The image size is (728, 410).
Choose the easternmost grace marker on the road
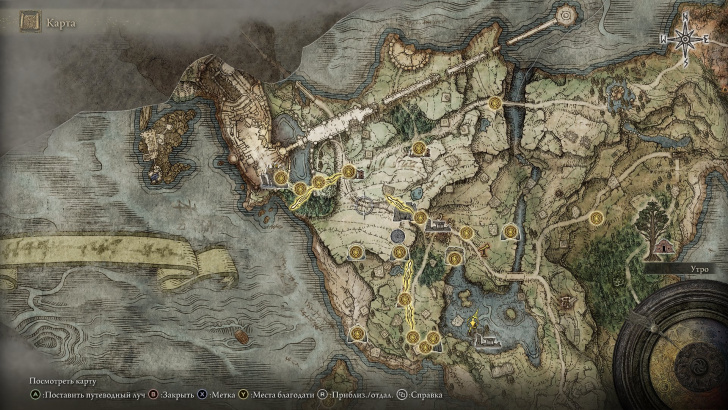tap(597, 218)
